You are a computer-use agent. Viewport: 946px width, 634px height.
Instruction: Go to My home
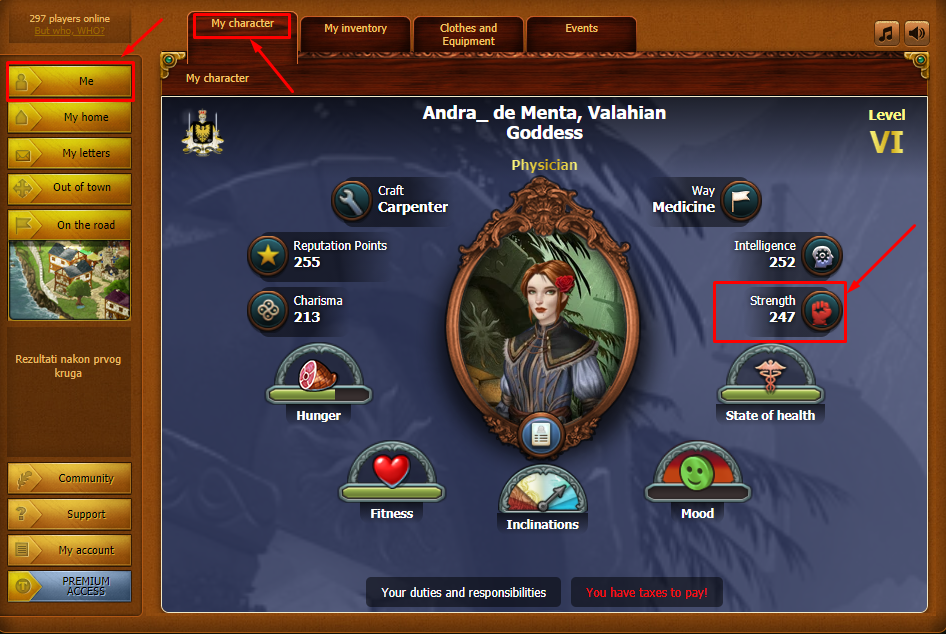70,117
